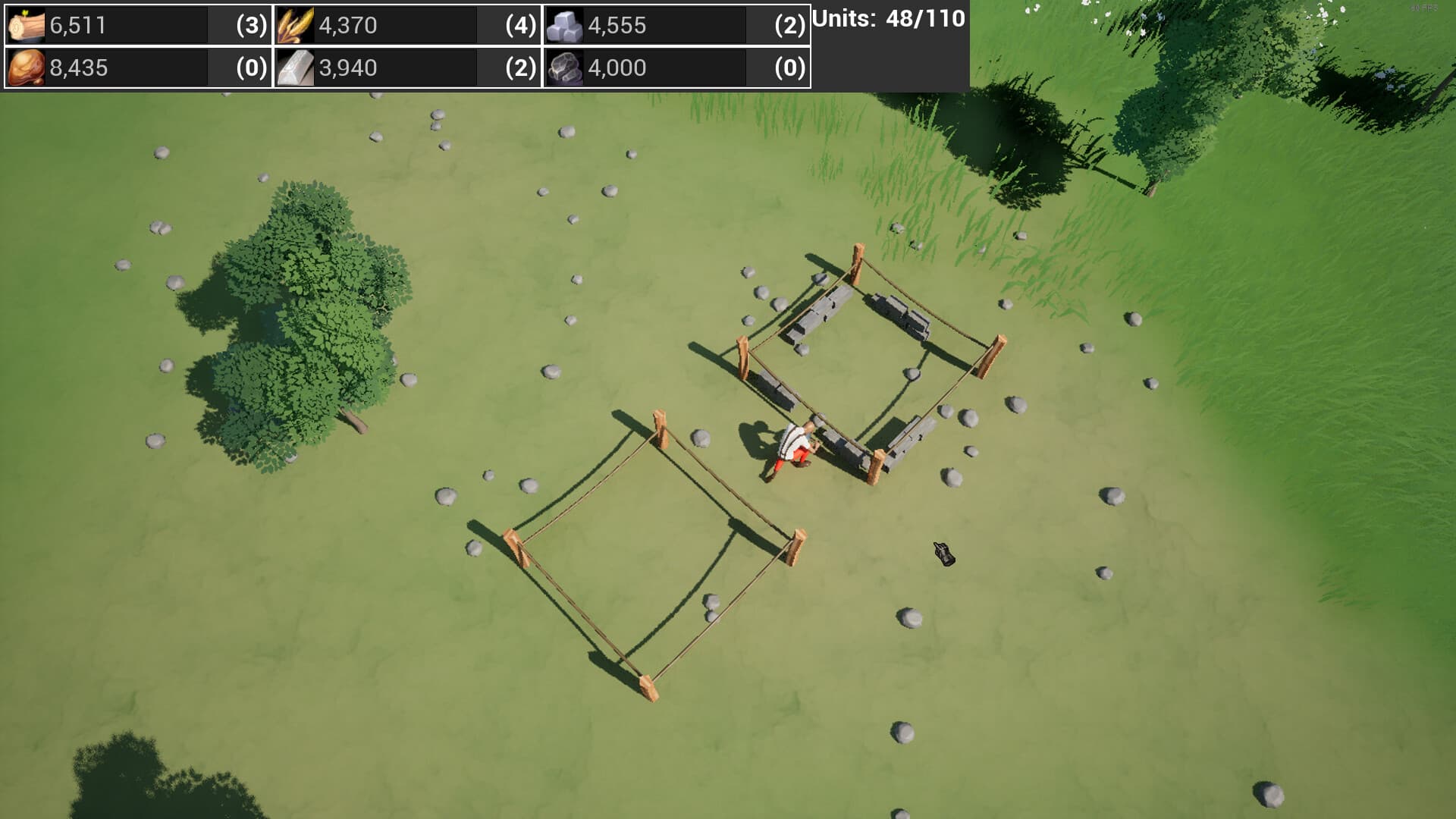The height and width of the screenshot is (819, 1456).
Task: Click the coal resource icon
Action: pyautogui.click(x=565, y=67)
